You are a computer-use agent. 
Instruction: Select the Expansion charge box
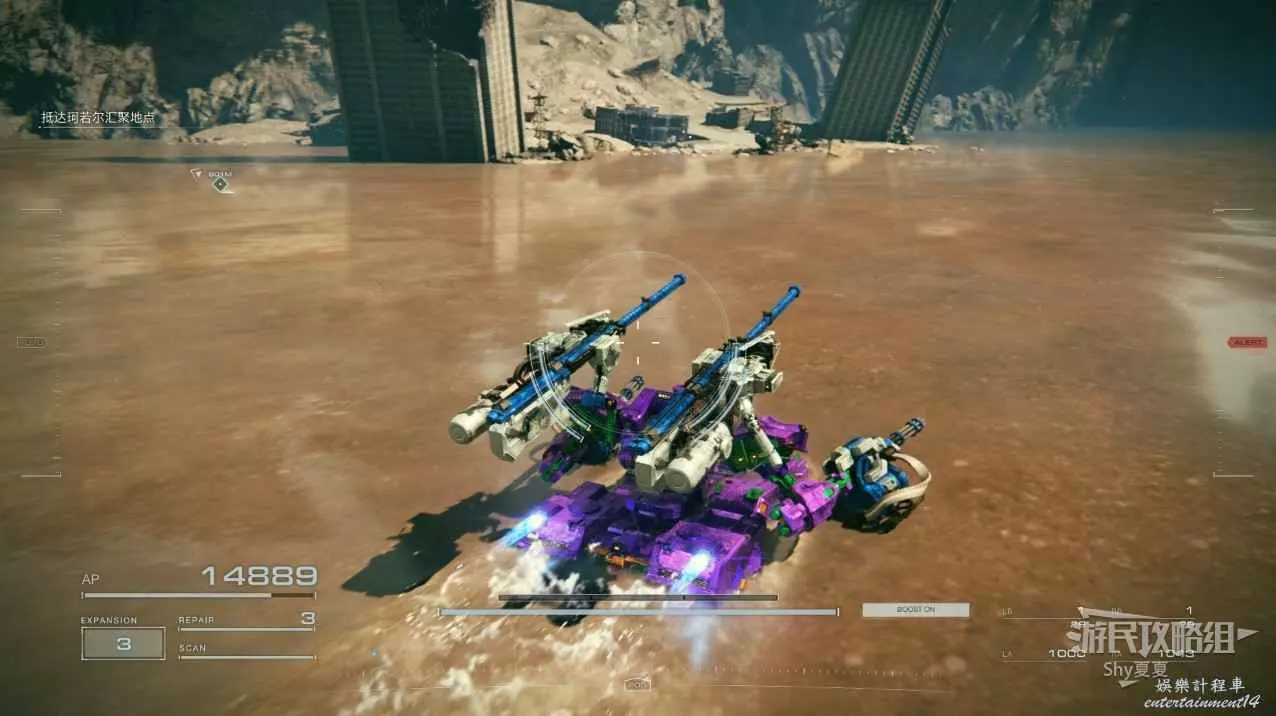[123, 644]
